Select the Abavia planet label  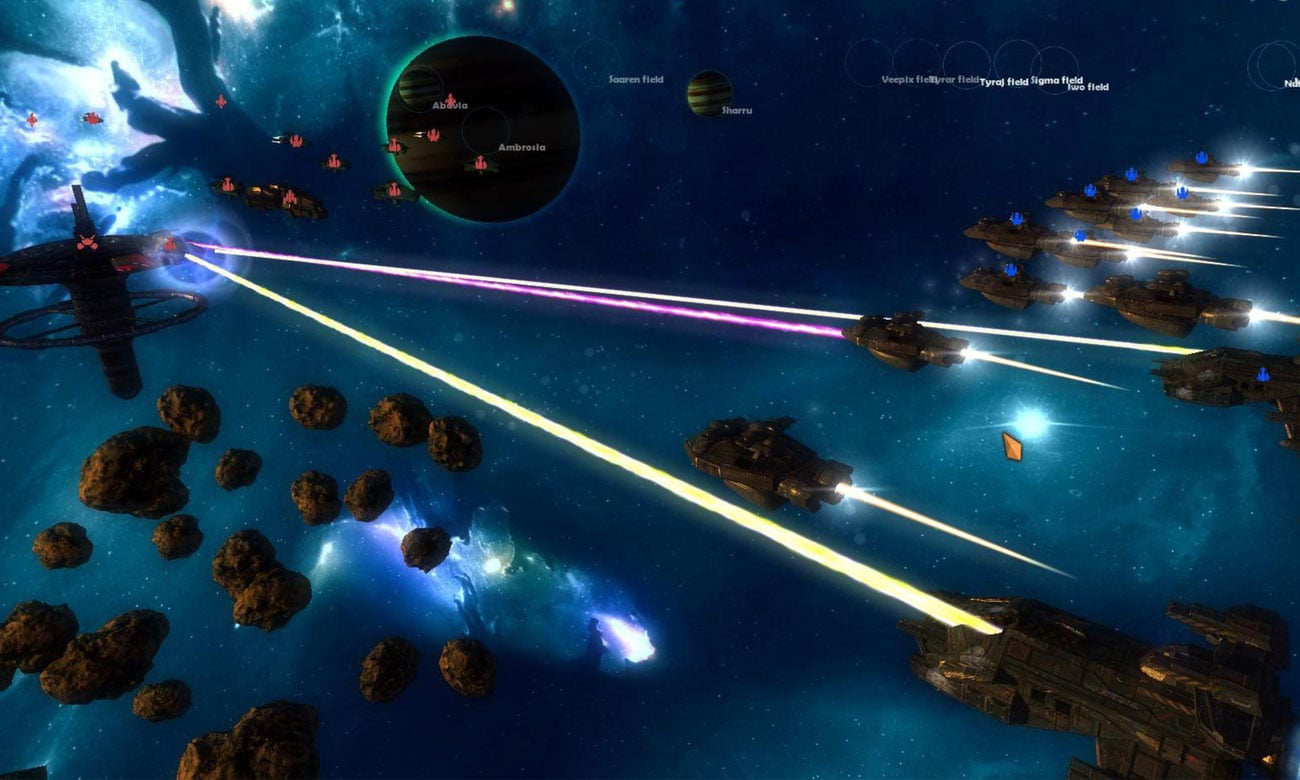point(449,105)
